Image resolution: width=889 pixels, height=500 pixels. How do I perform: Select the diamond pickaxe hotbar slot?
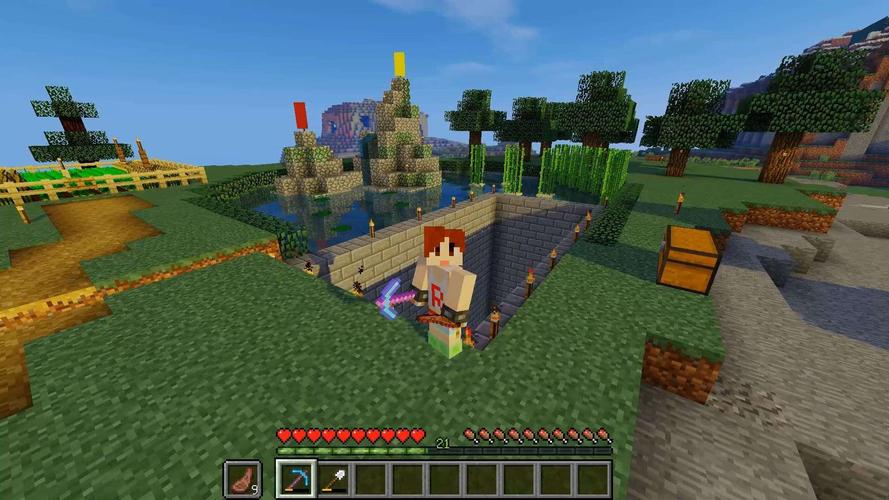click(296, 478)
